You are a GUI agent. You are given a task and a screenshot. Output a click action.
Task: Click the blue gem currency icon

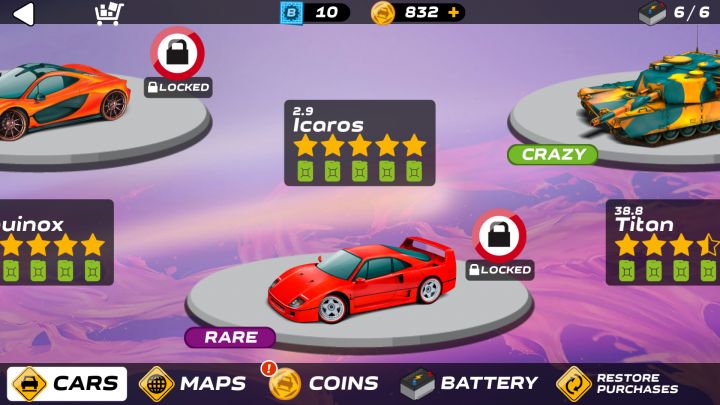(x=291, y=13)
